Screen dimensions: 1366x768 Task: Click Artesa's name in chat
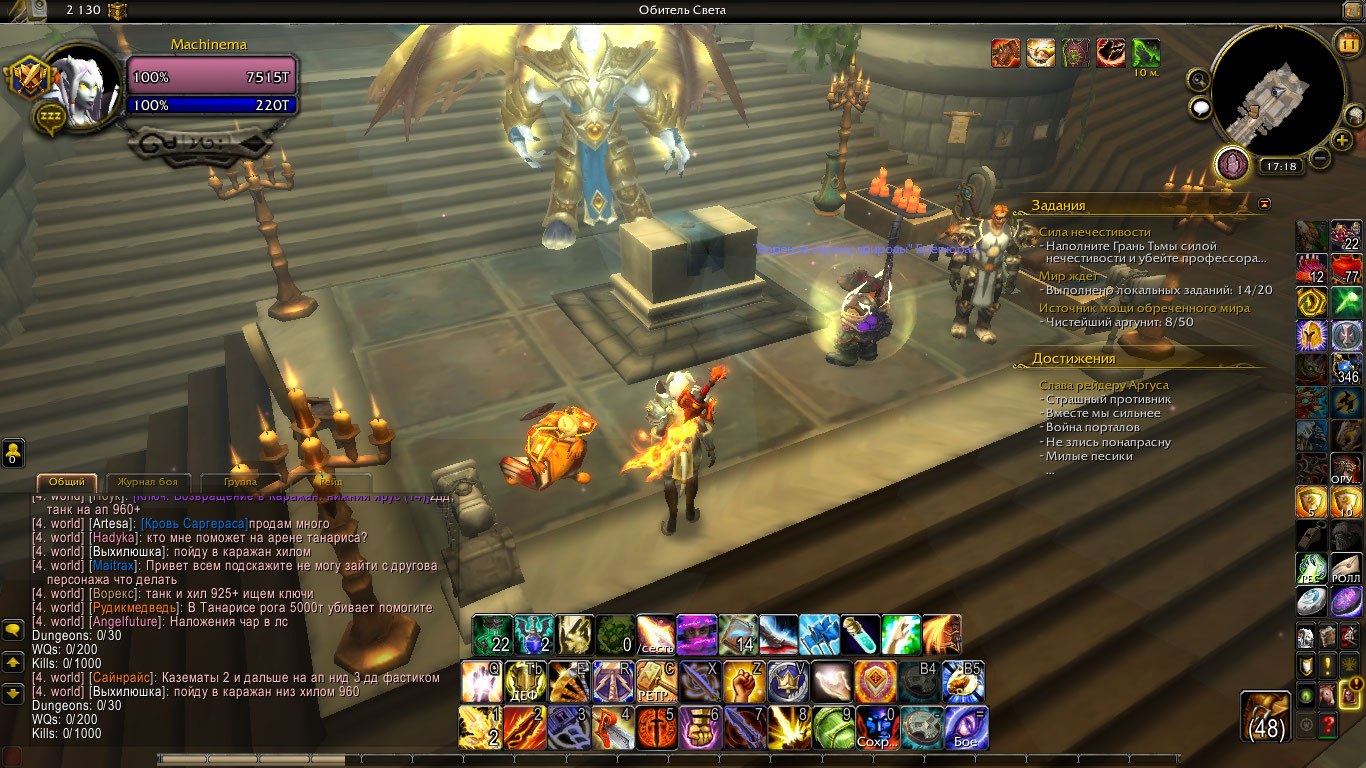[x=111, y=524]
